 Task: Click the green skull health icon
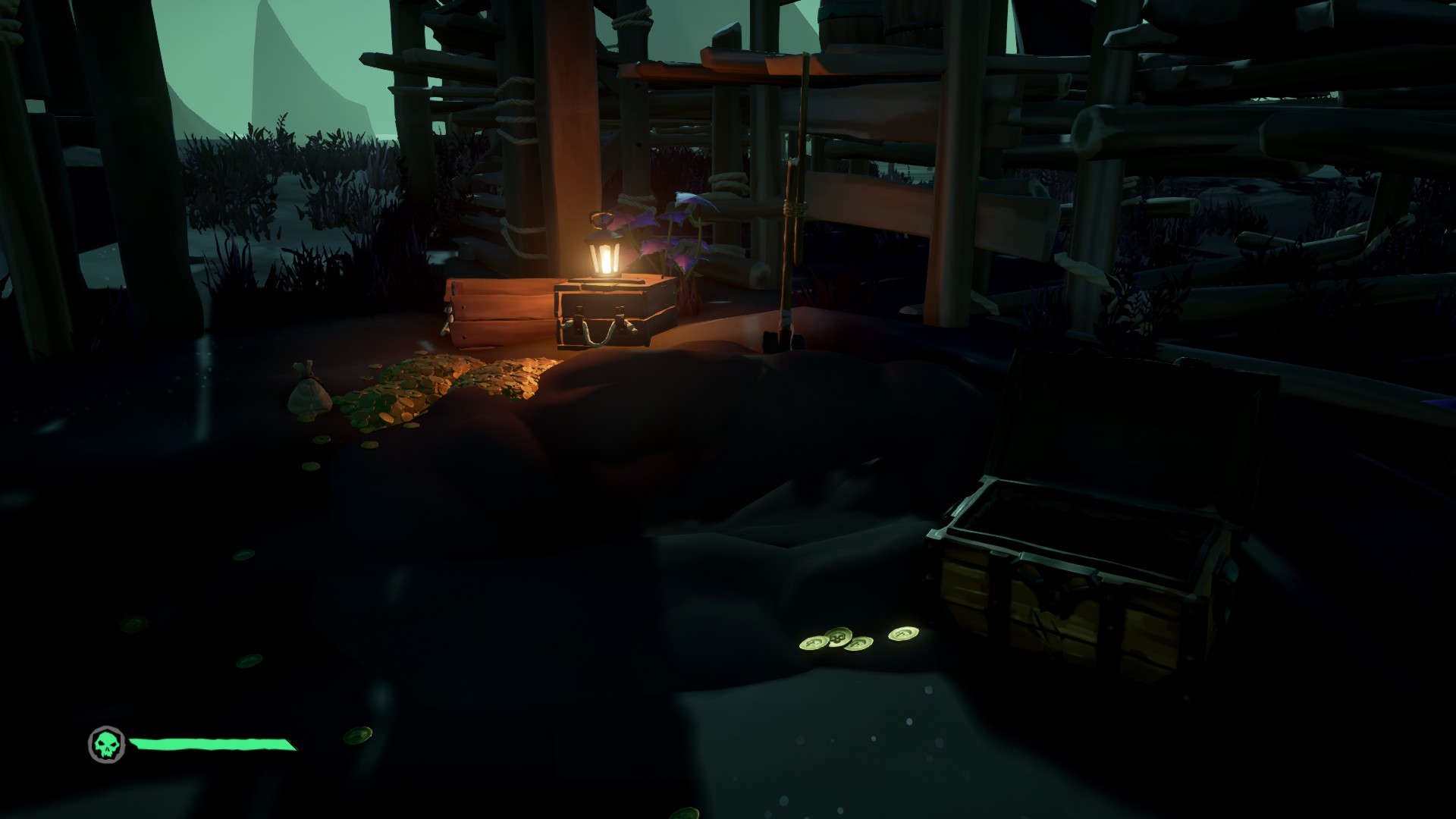click(105, 744)
